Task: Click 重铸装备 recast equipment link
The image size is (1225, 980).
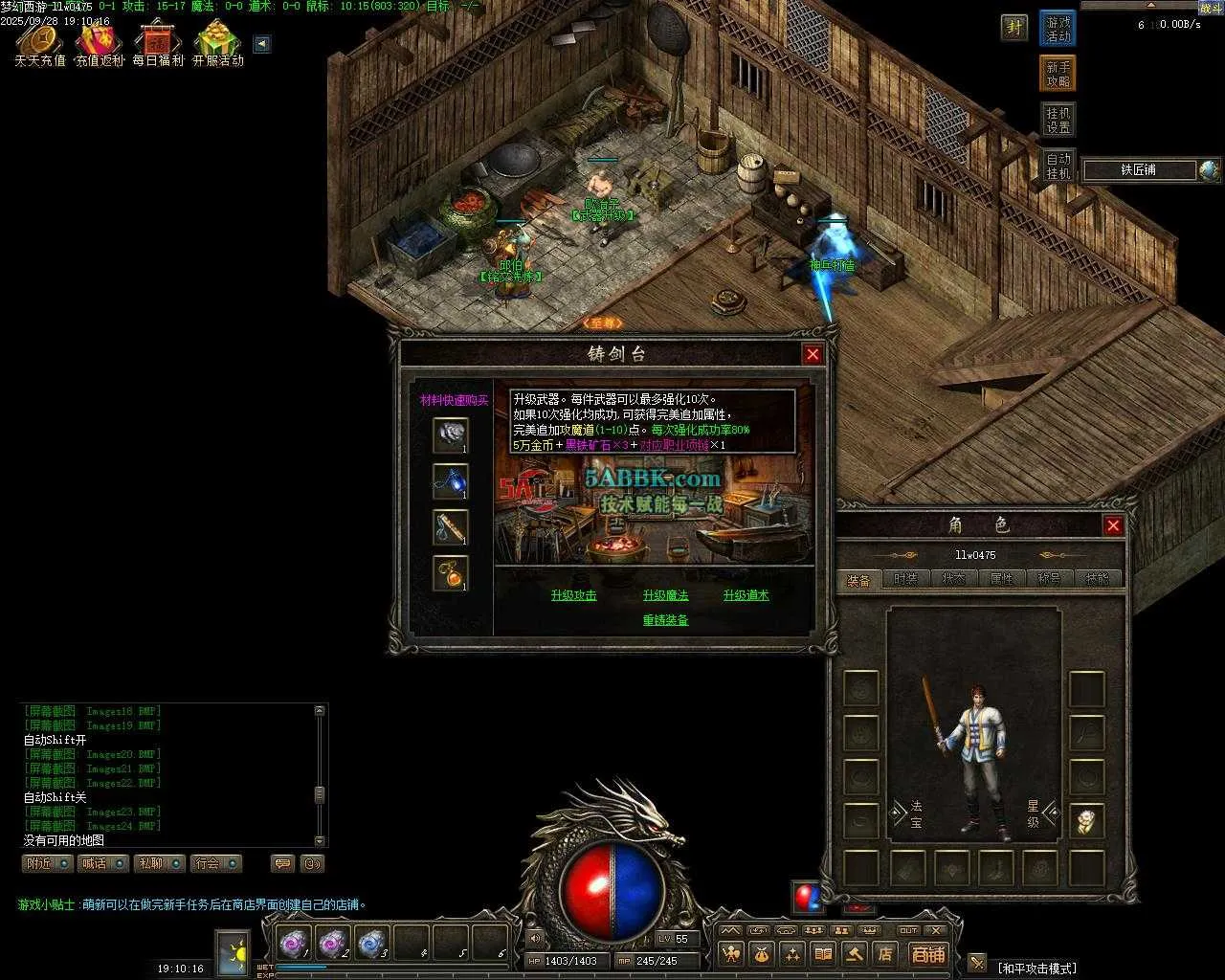Action: tap(665, 620)
